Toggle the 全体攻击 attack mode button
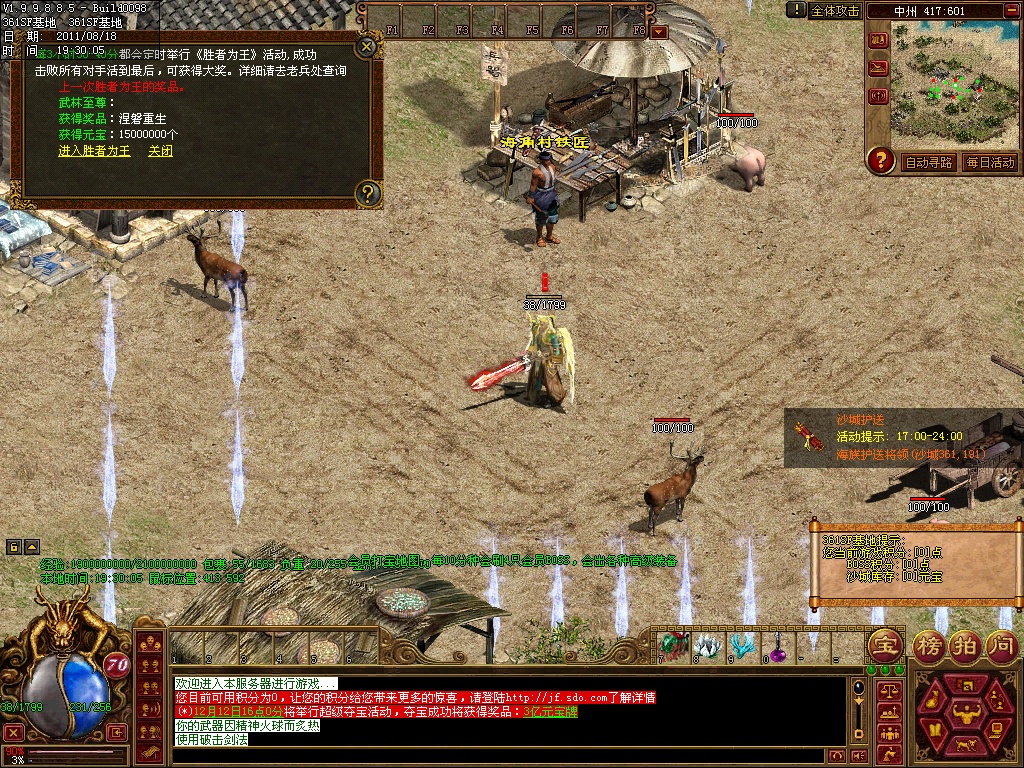1024x768 pixels. 834,11
